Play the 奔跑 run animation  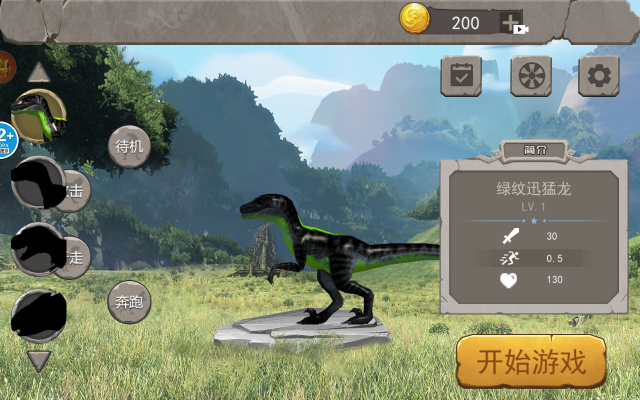point(129,301)
